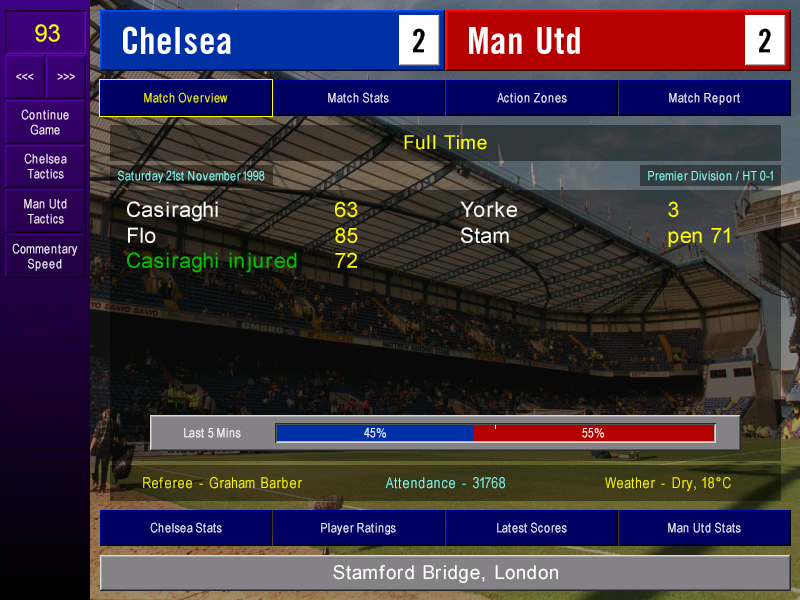This screenshot has height=600, width=800.
Task: View Chelsea Stats
Action: [186, 528]
